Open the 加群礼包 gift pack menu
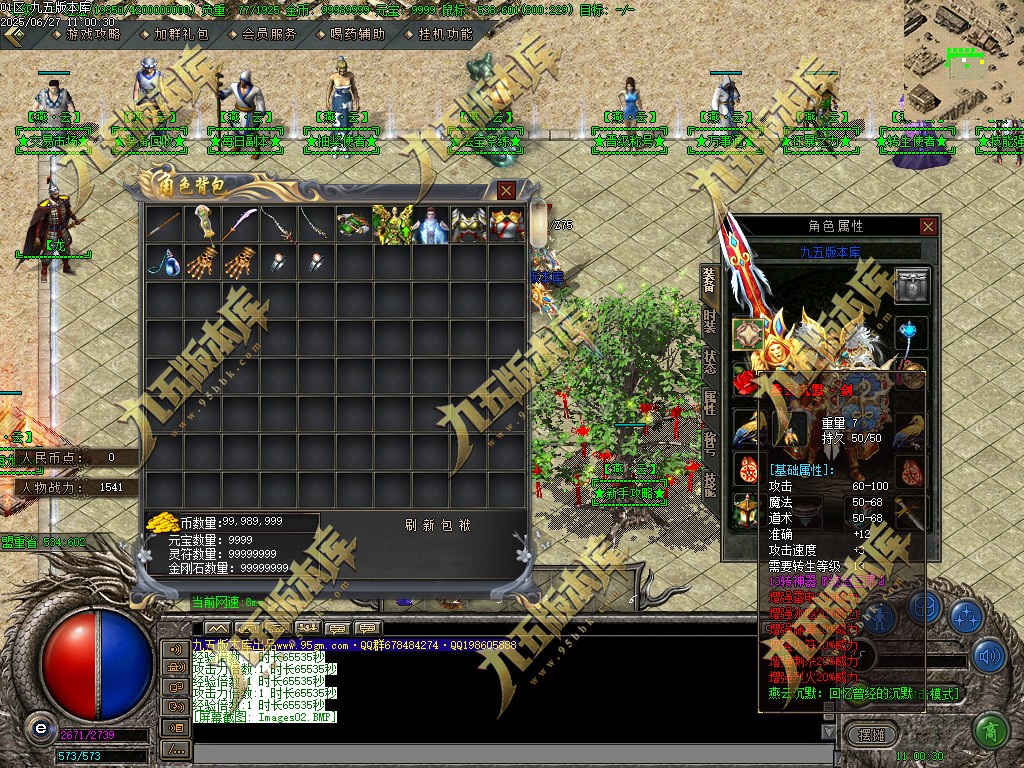Viewport: 1024px width, 768px height. (x=181, y=33)
